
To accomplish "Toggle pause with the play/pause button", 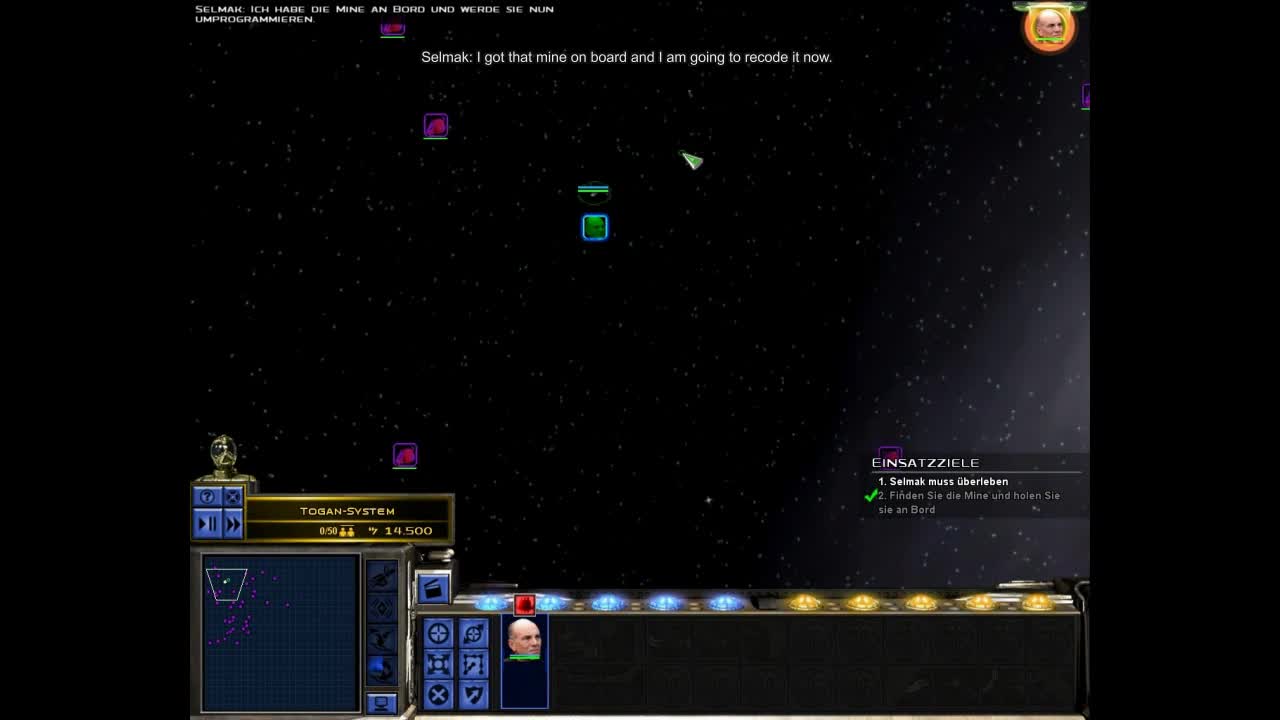I will pos(209,522).
